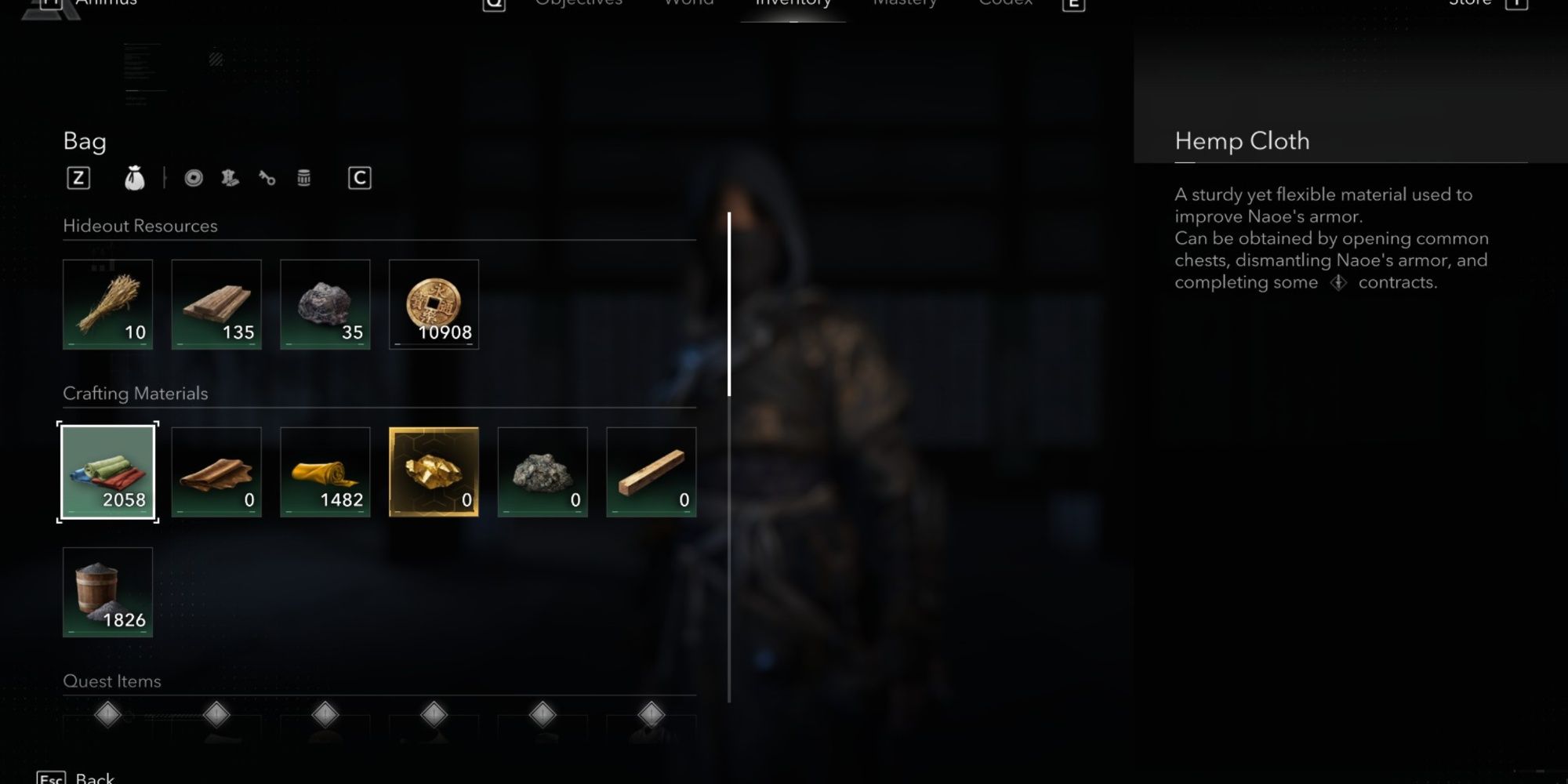The width and height of the screenshot is (1568, 784).
Task: Filter inventory using the barrel icon
Action: point(304,177)
